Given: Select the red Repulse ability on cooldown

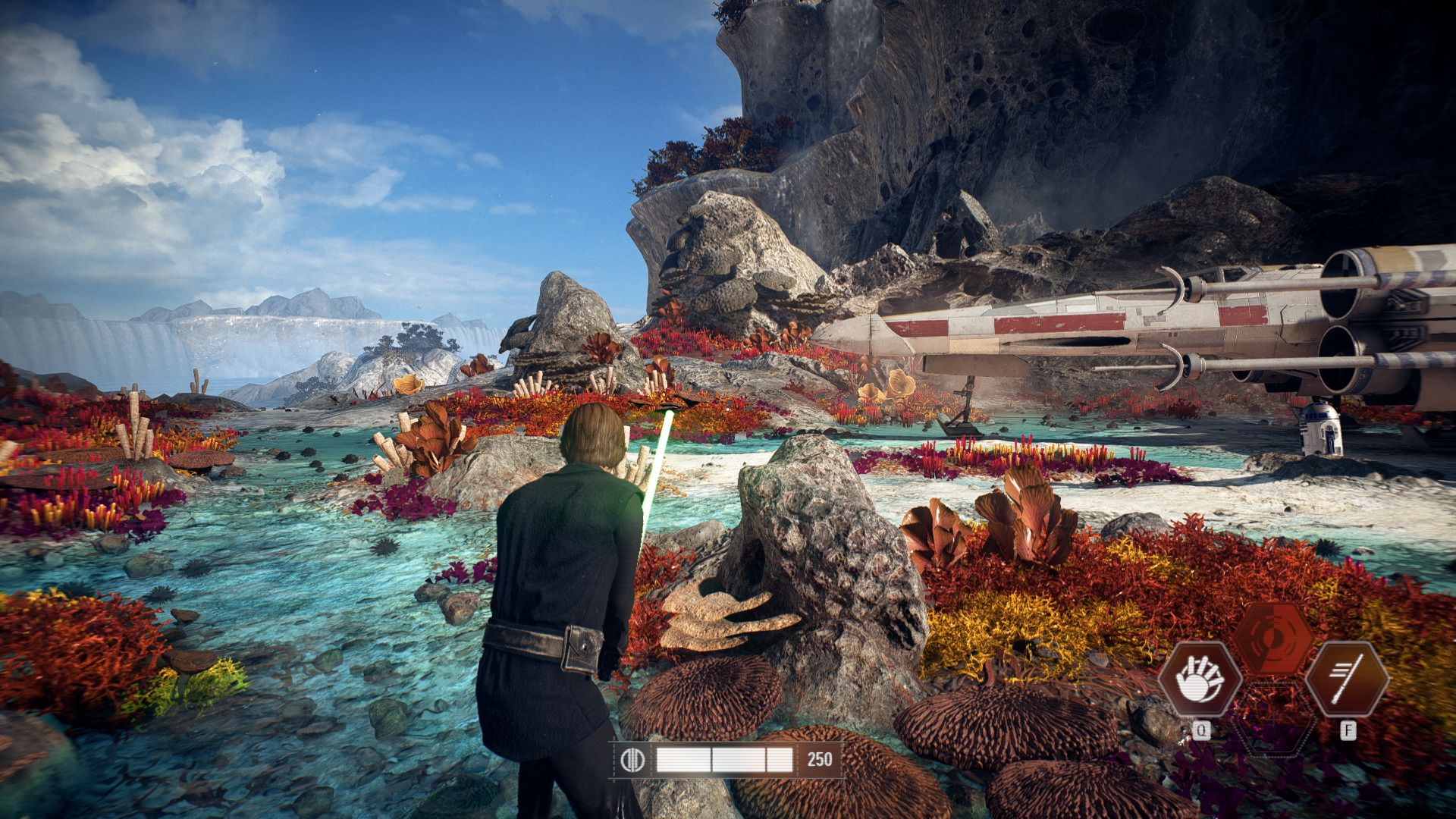Looking at the screenshot, I should [1273, 639].
